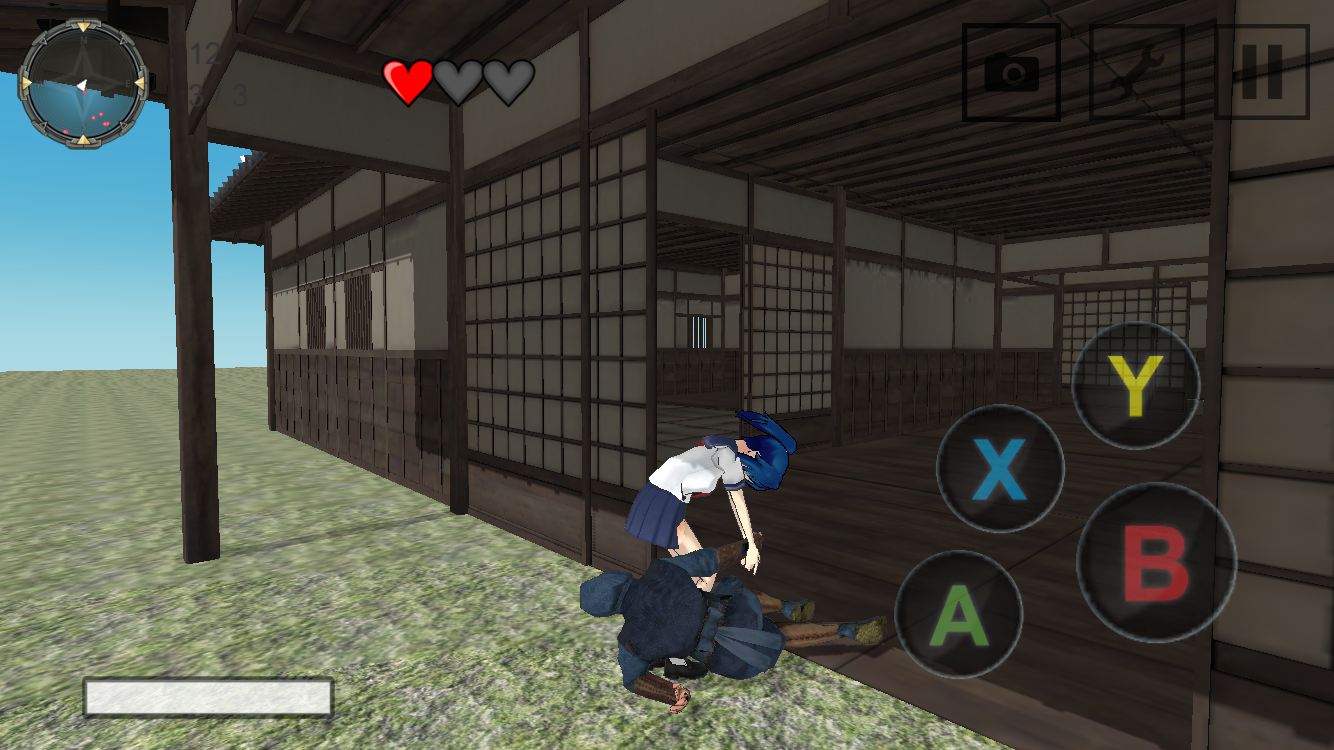Viewport: 1334px width, 750px height.
Task: Click a red enemy dot on the compass
Action: [101, 113]
